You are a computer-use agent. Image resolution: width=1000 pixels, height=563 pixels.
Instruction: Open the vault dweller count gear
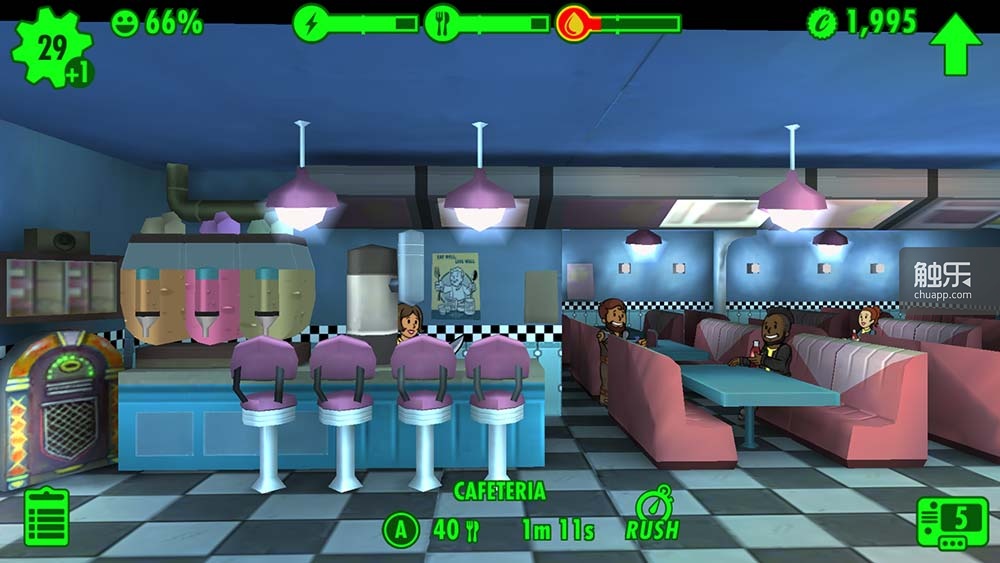51,46
